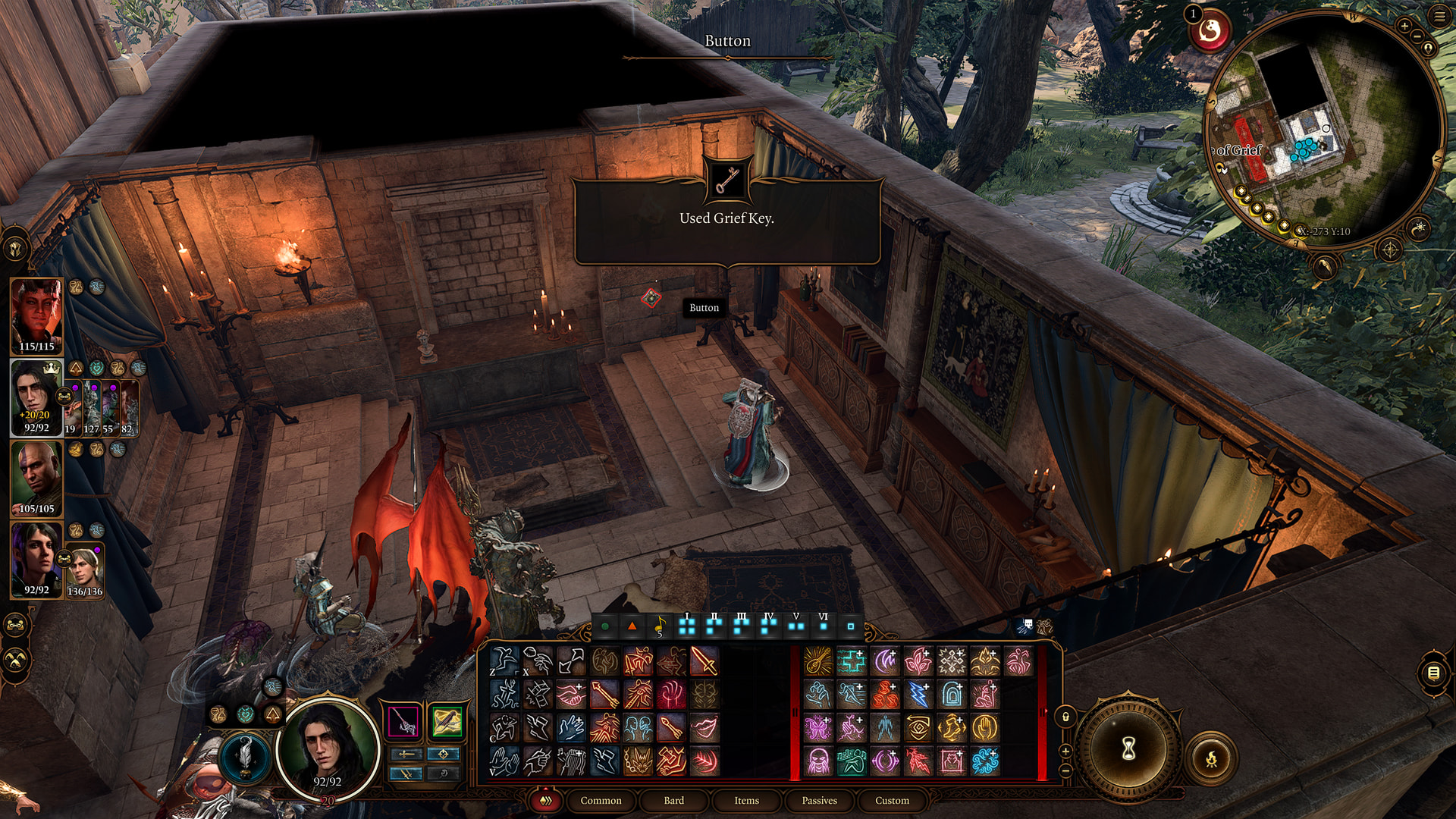Image resolution: width=1456 pixels, height=819 pixels.
Task: Toggle the hotbar lock padlock
Action: tap(1065, 717)
